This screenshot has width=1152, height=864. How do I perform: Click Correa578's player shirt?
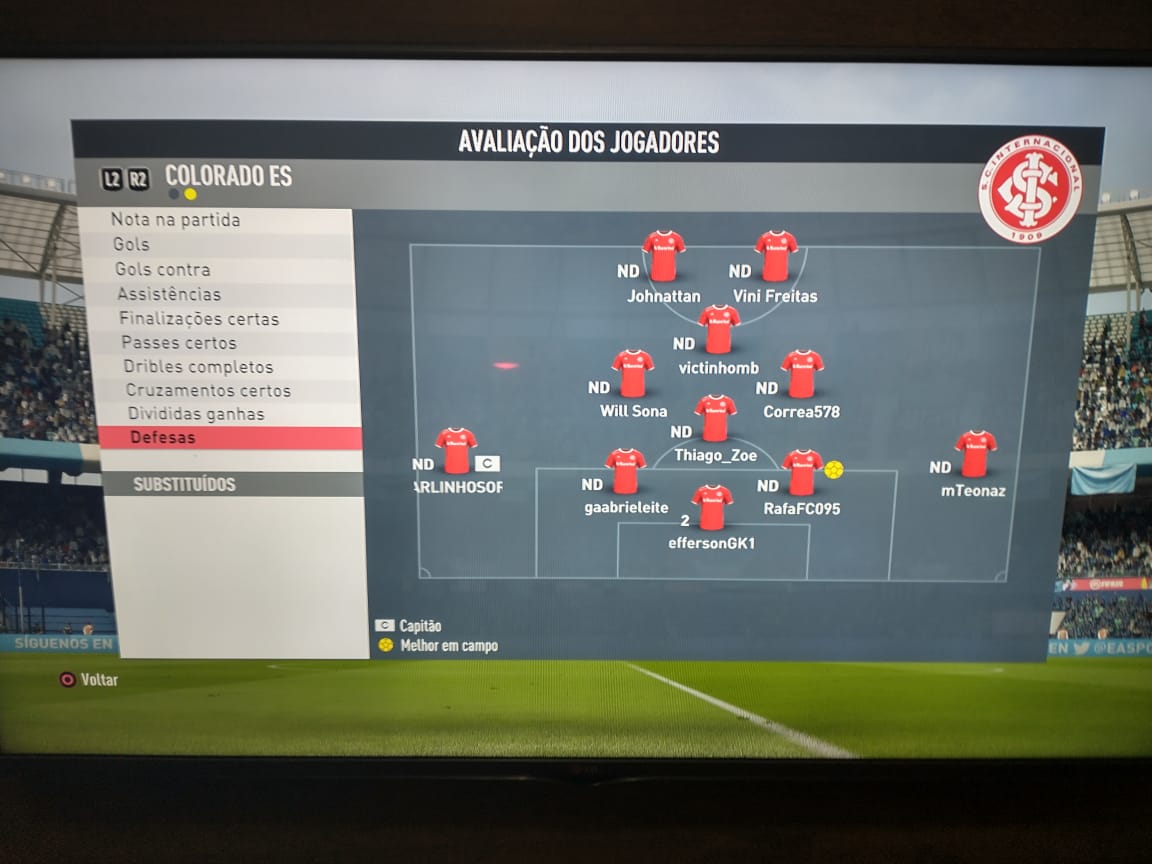pos(802,373)
